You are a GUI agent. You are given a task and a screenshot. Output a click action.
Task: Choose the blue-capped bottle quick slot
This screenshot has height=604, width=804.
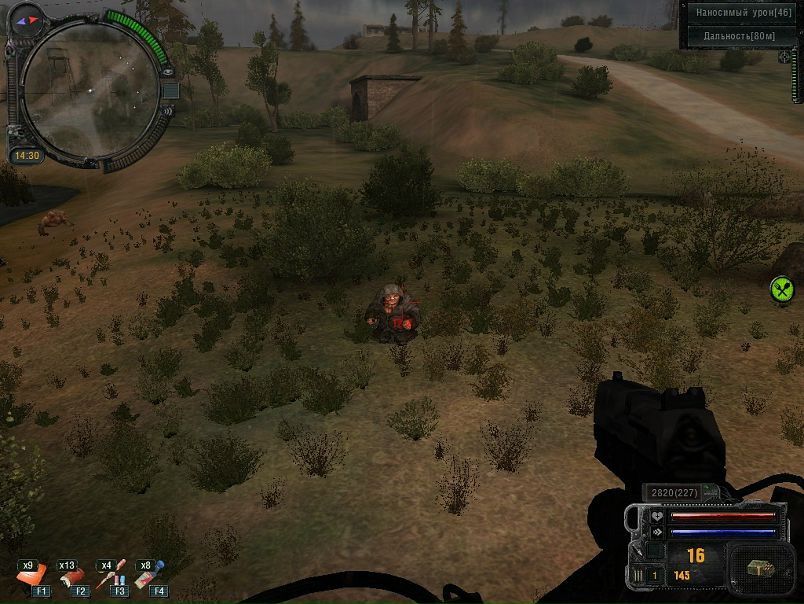151,574
